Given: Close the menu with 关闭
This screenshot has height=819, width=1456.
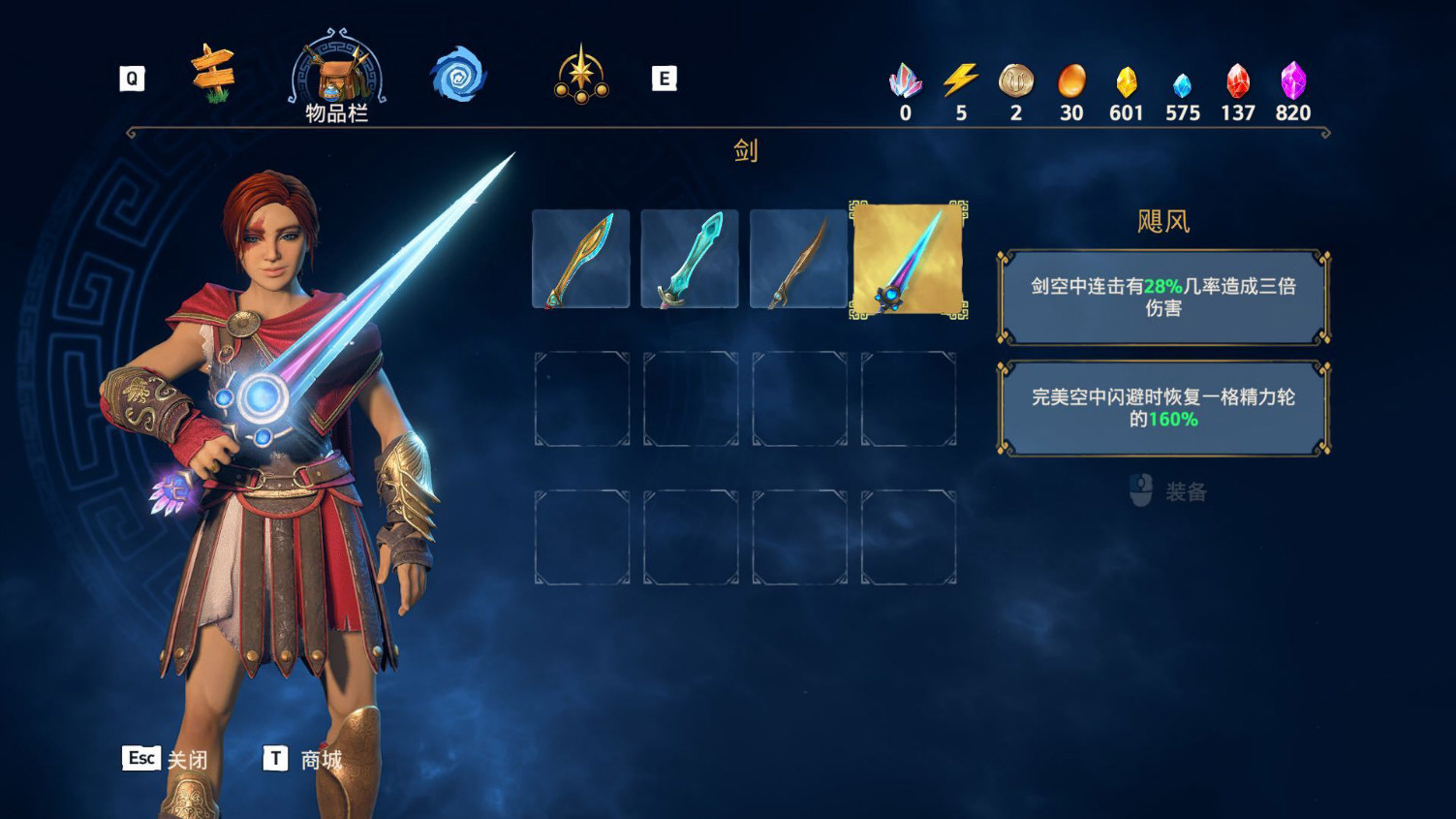Looking at the screenshot, I should pyautogui.click(x=166, y=759).
